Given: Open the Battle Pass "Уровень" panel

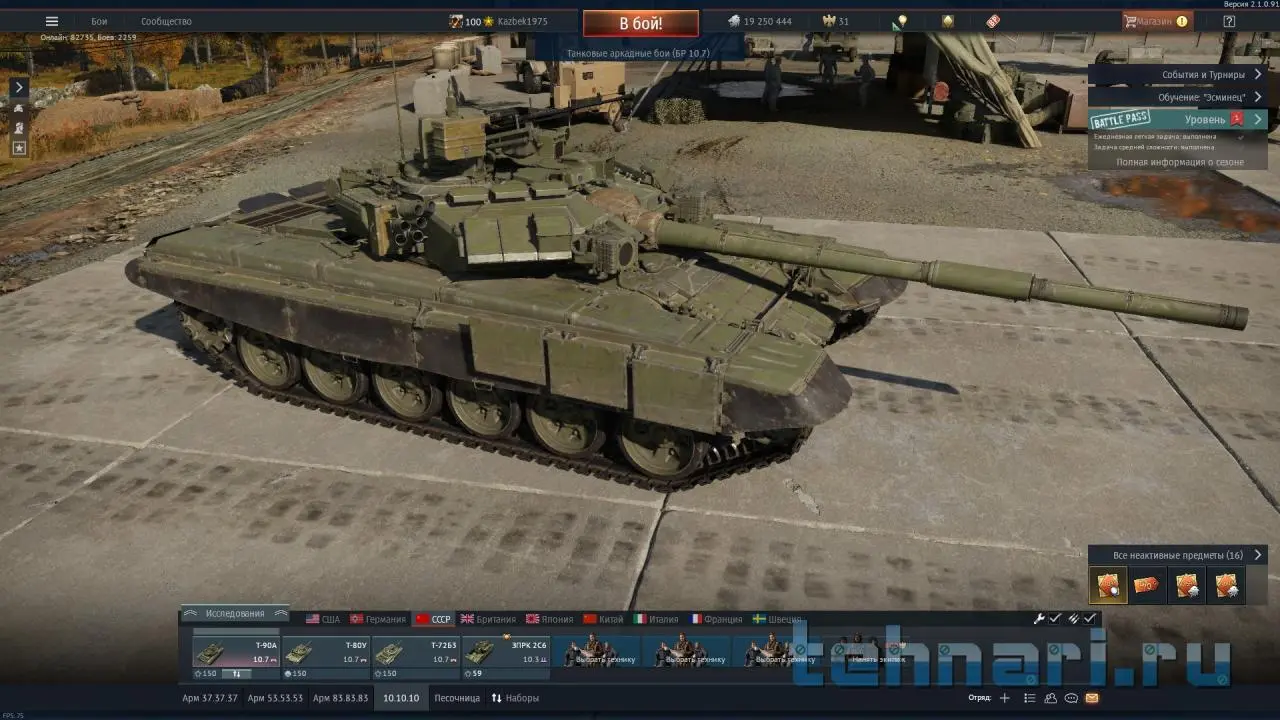Looking at the screenshot, I should pyautogui.click(x=1204, y=119).
